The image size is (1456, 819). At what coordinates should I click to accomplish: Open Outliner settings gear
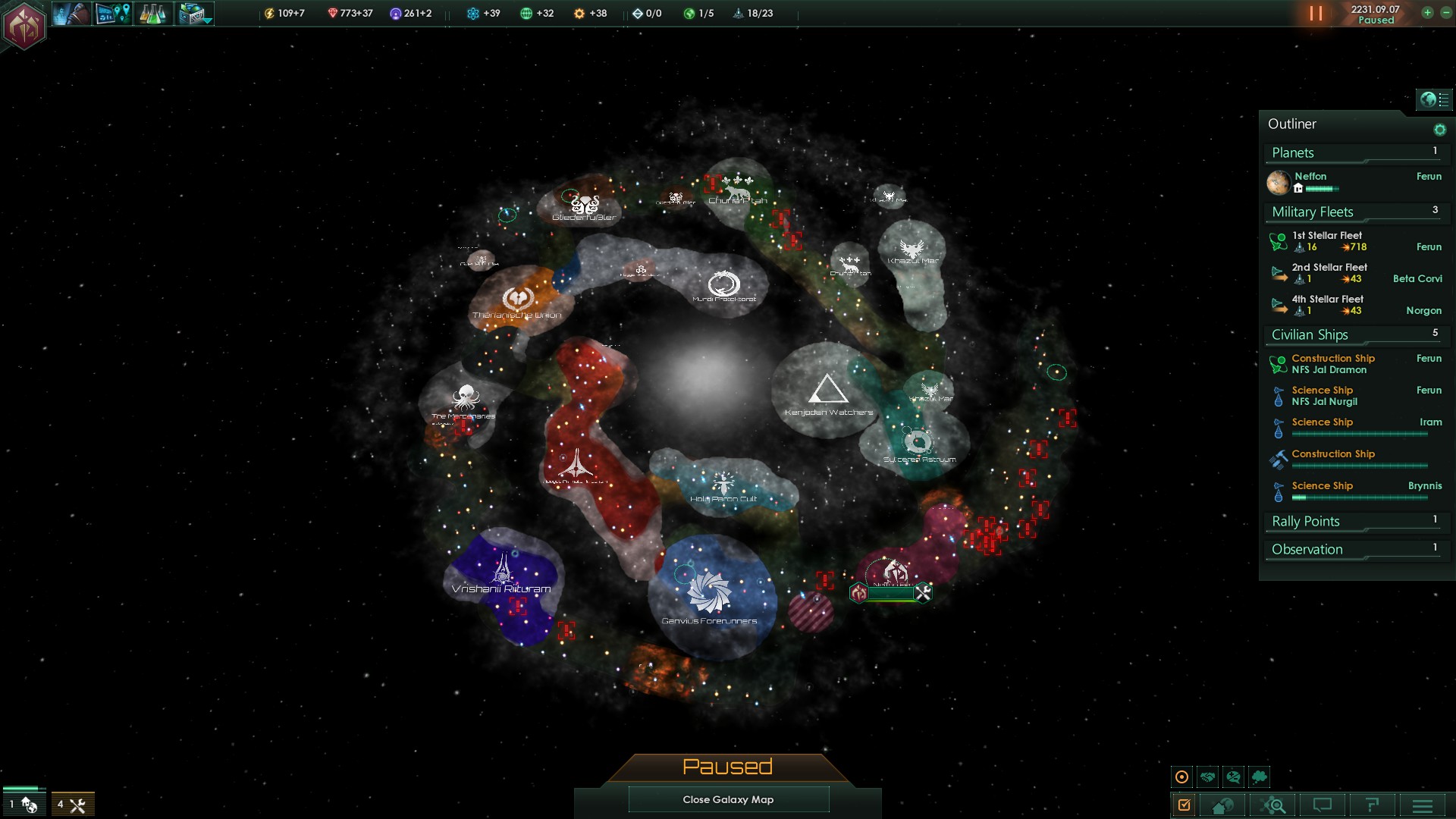click(x=1439, y=130)
